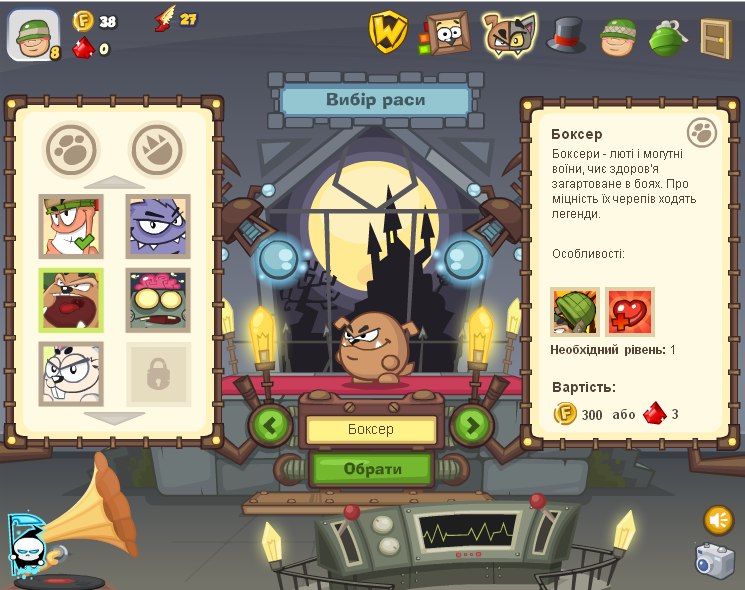Open the bandaged soldier head menu

(x=619, y=36)
